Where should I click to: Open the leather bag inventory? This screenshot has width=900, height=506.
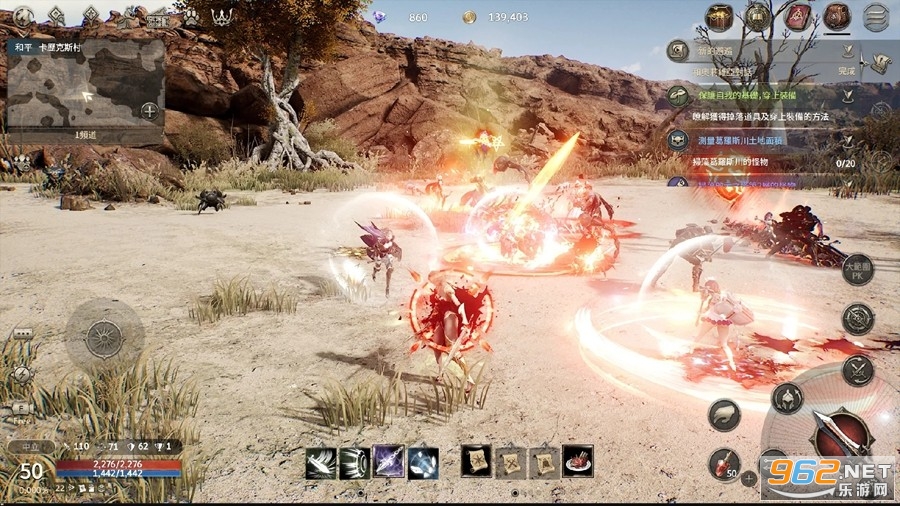(x=837, y=17)
